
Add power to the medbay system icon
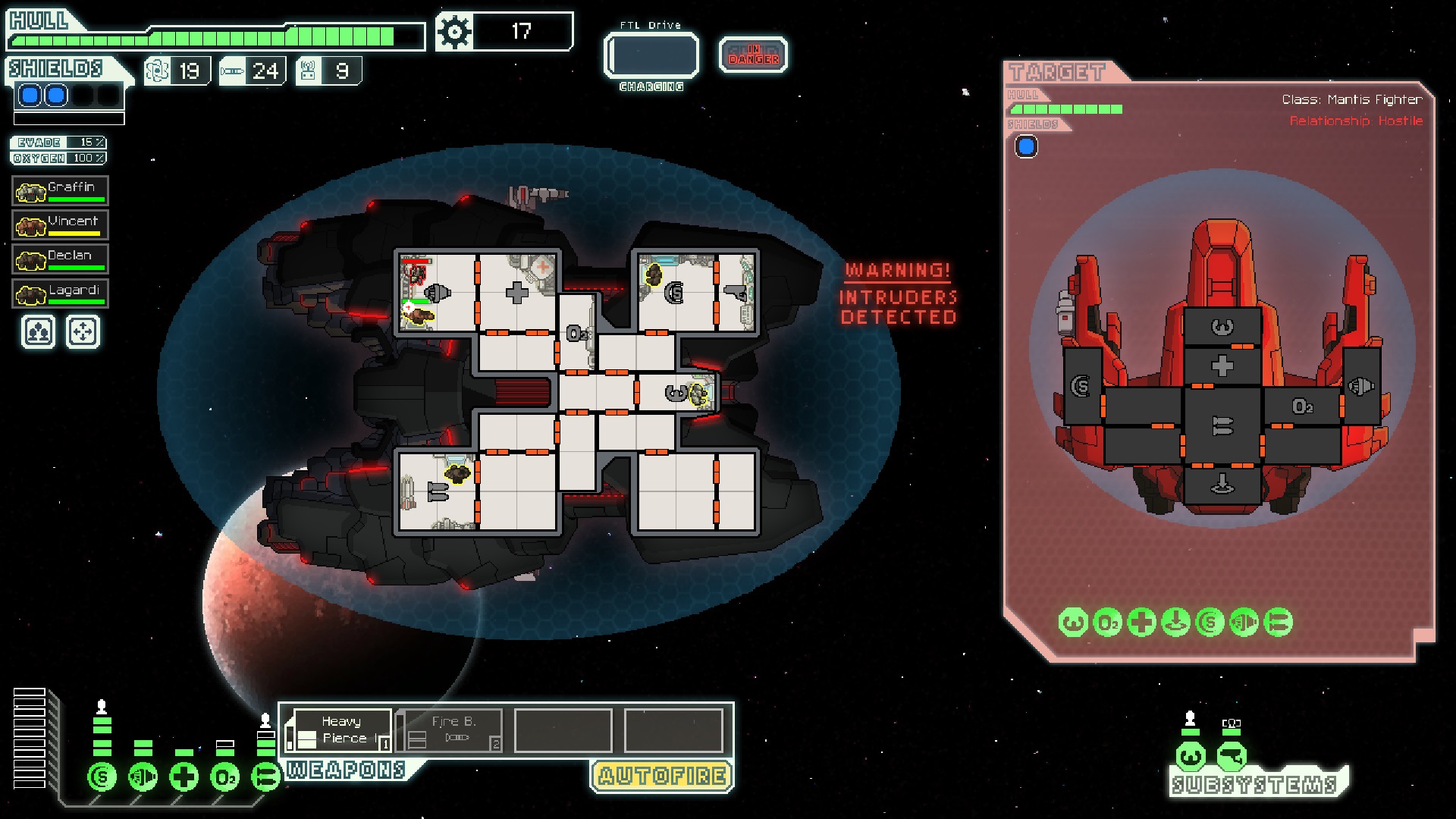tap(184, 777)
